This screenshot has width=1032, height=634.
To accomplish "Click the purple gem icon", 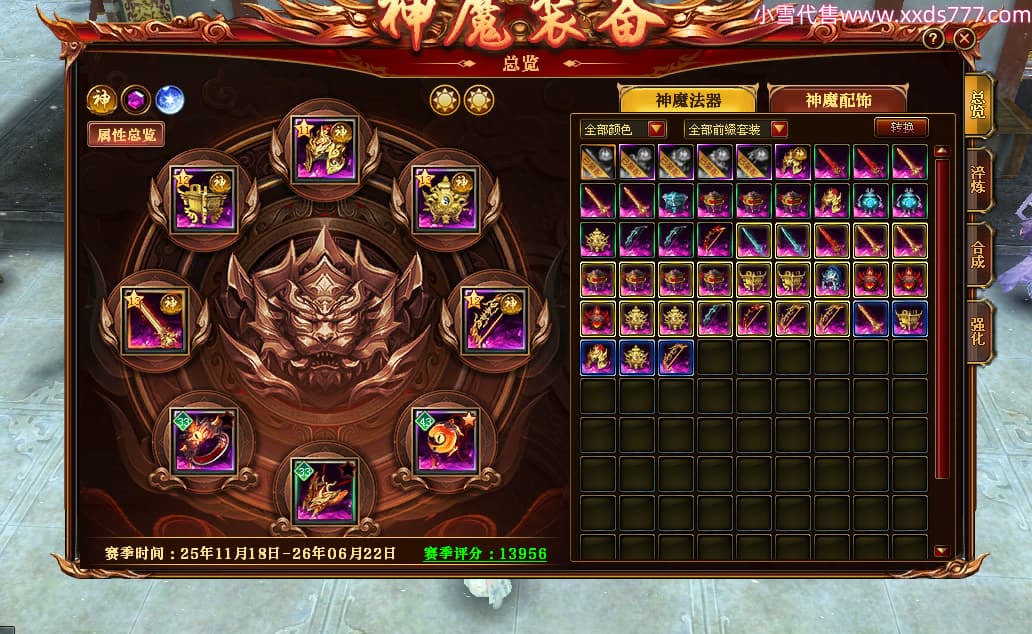I will 135,100.
